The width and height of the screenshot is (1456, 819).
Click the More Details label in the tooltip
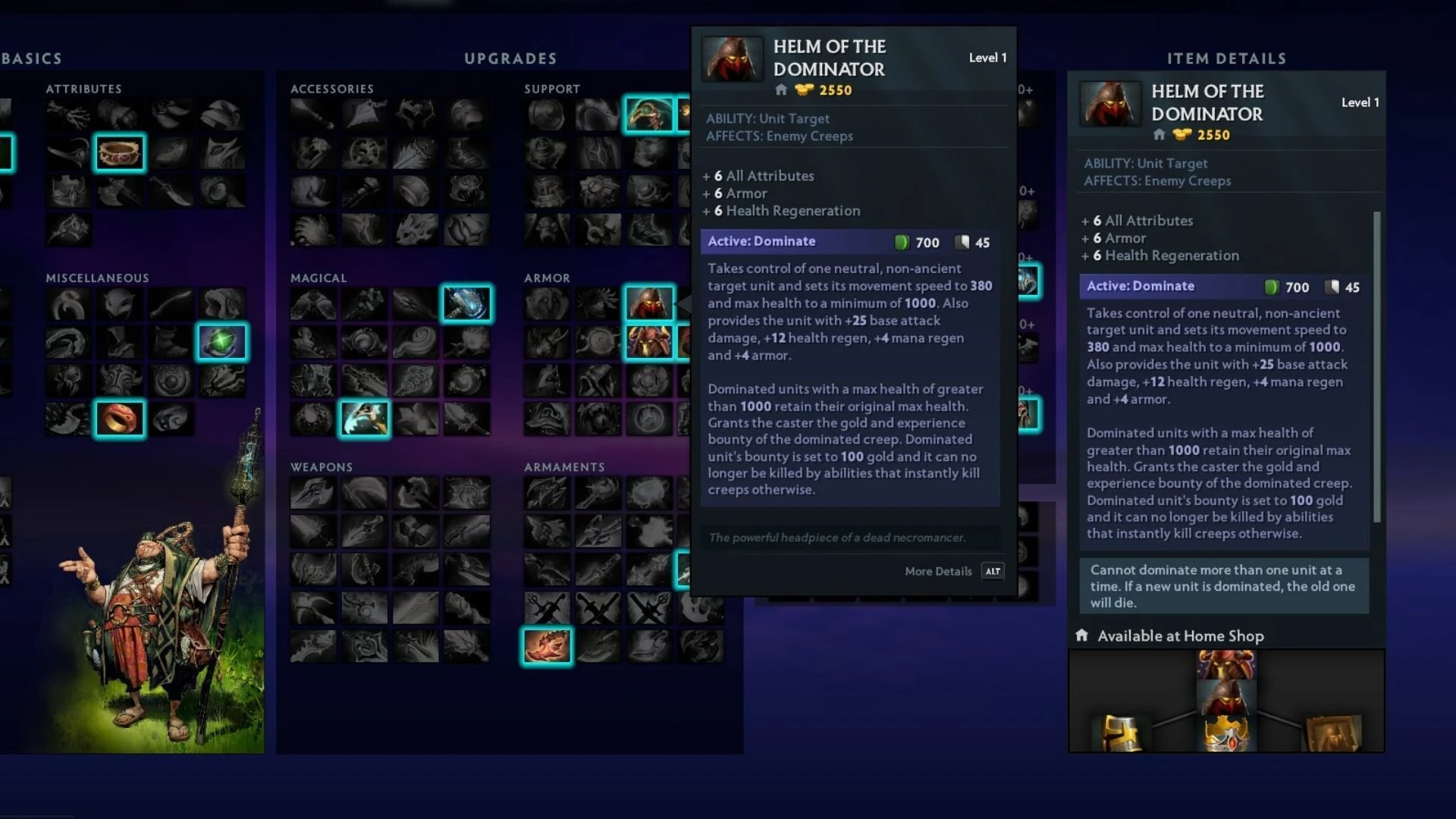938,572
